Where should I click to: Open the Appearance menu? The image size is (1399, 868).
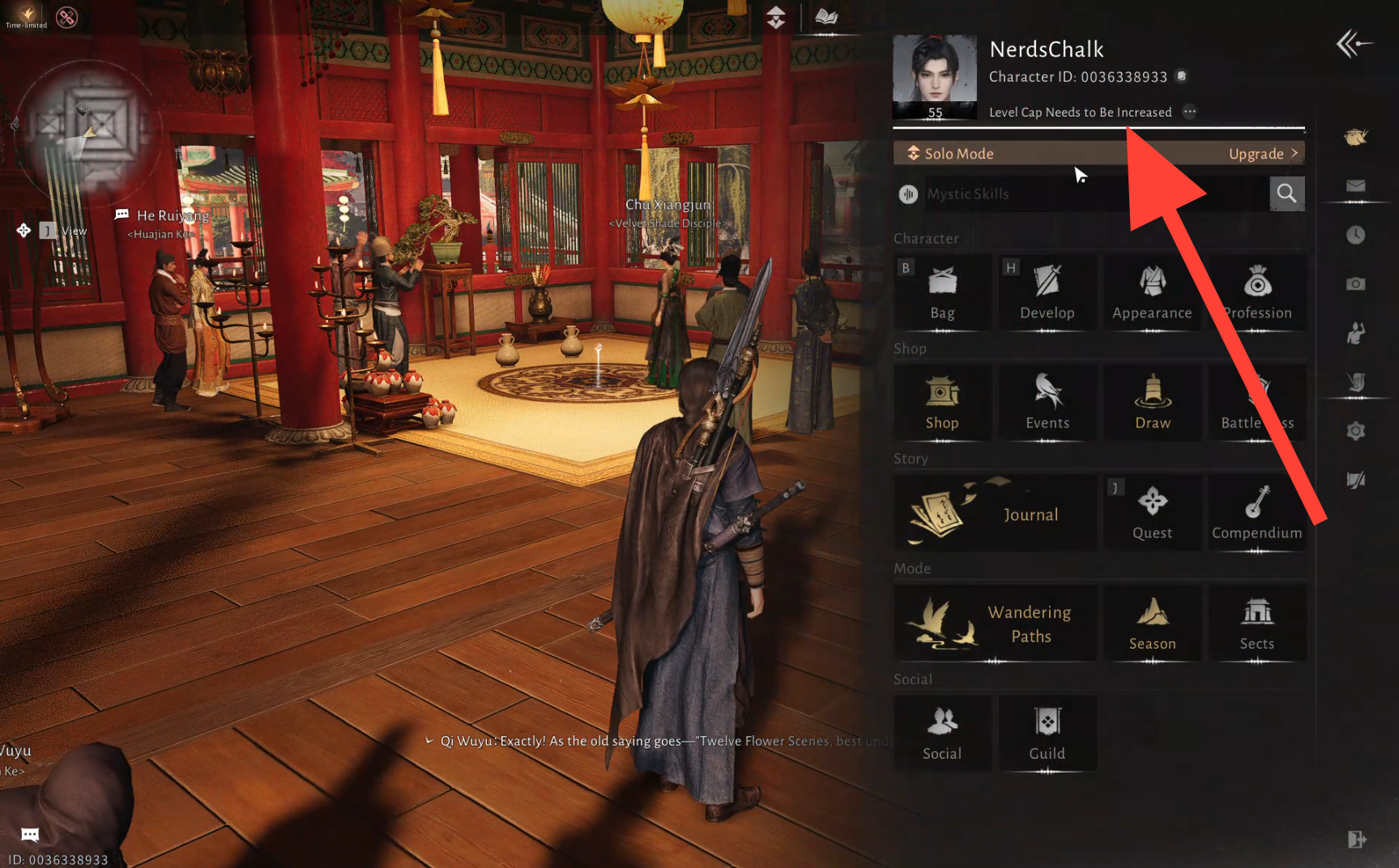pos(1152,292)
